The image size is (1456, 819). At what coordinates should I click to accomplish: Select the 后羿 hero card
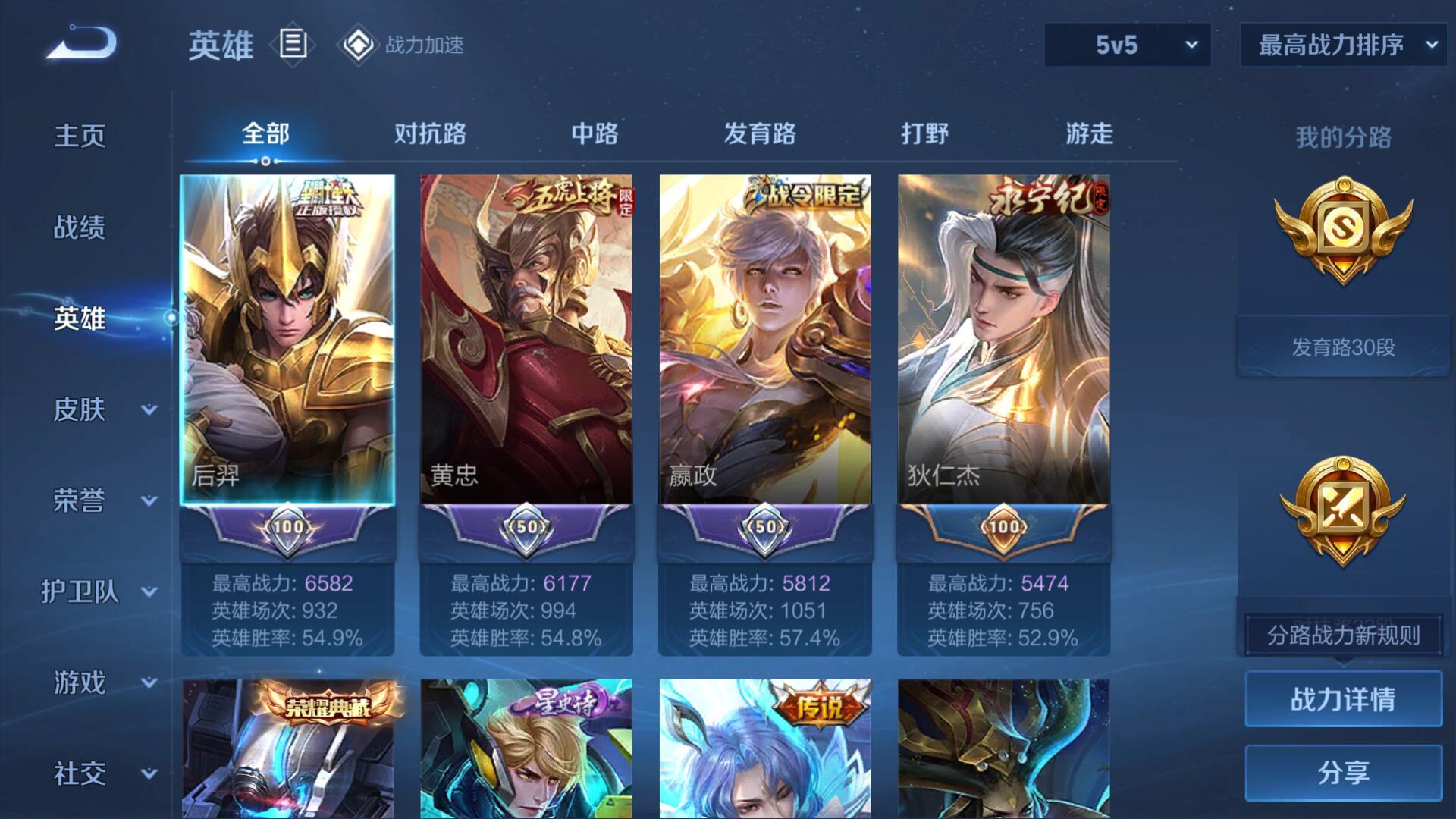tap(287, 340)
